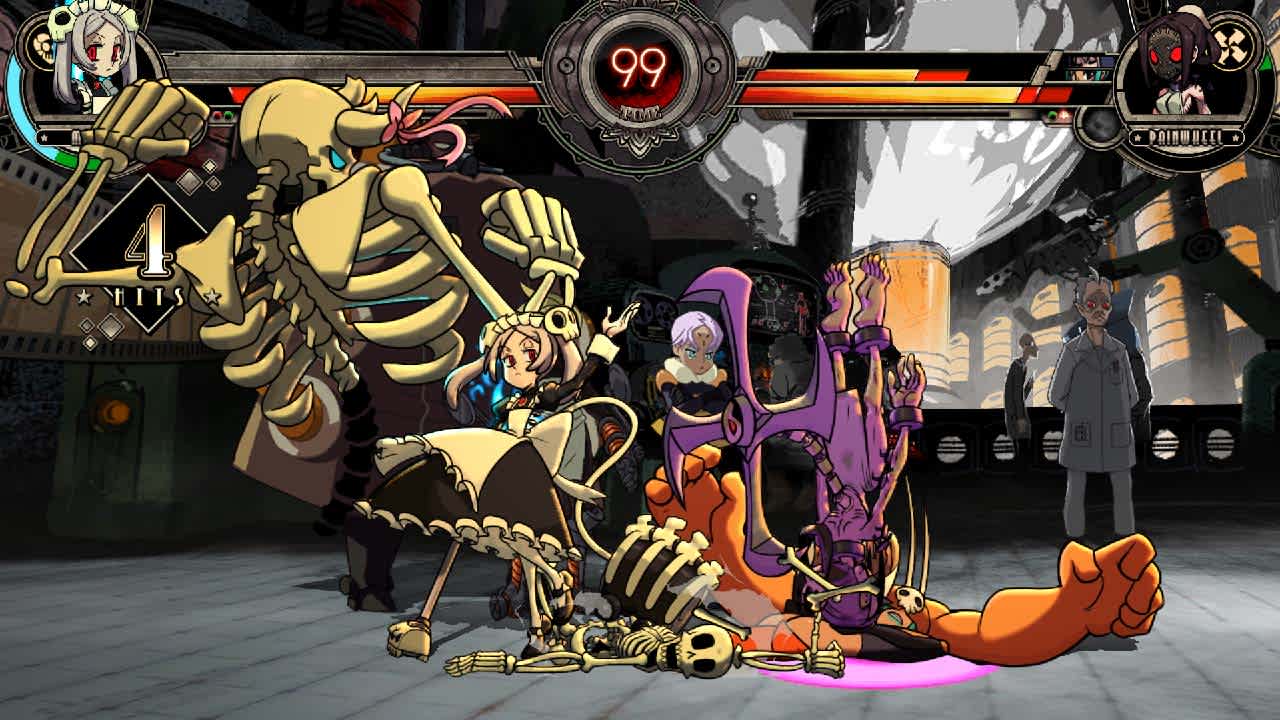This screenshot has height=720, width=1280.
Task: Toggle the red indicator light under Painwheel's health bar
Action: (x=1063, y=114)
